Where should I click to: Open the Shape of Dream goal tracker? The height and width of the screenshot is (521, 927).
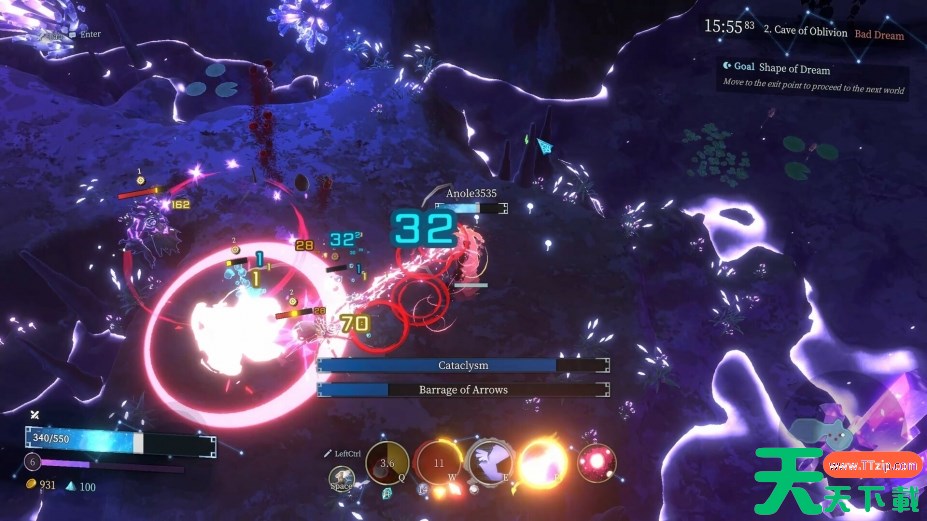coord(793,68)
